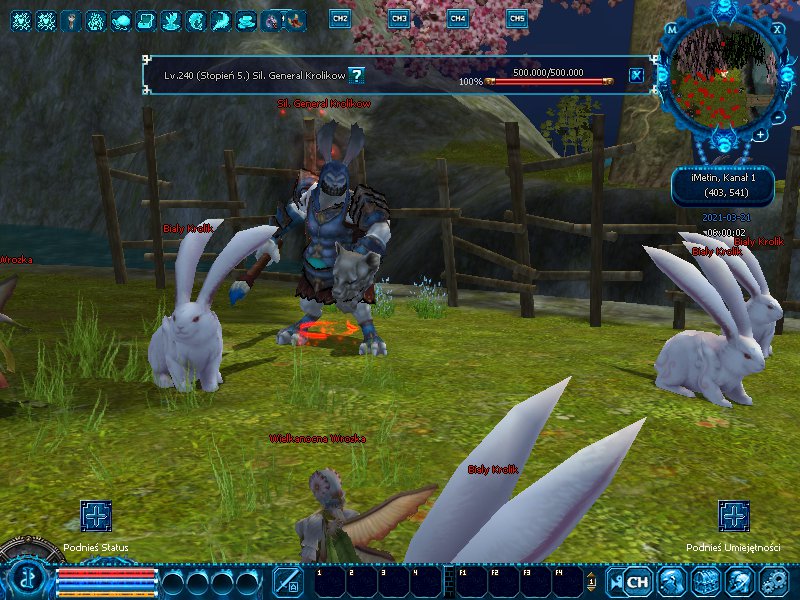Screen dimensions: 800x600
Task: Click the Podnieś Umiejętności plus button
Action: coord(734,517)
